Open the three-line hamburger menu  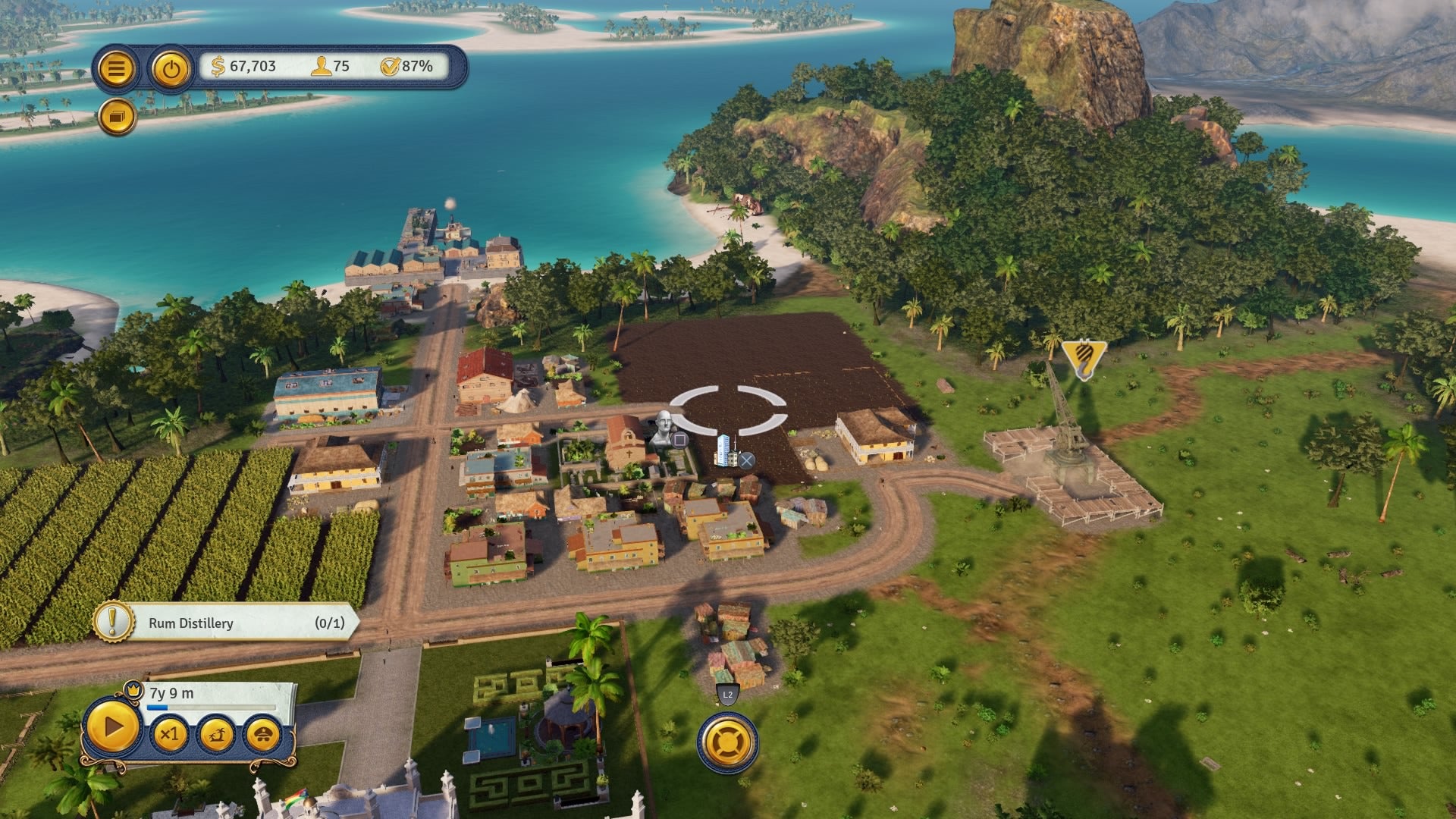[116, 69]
